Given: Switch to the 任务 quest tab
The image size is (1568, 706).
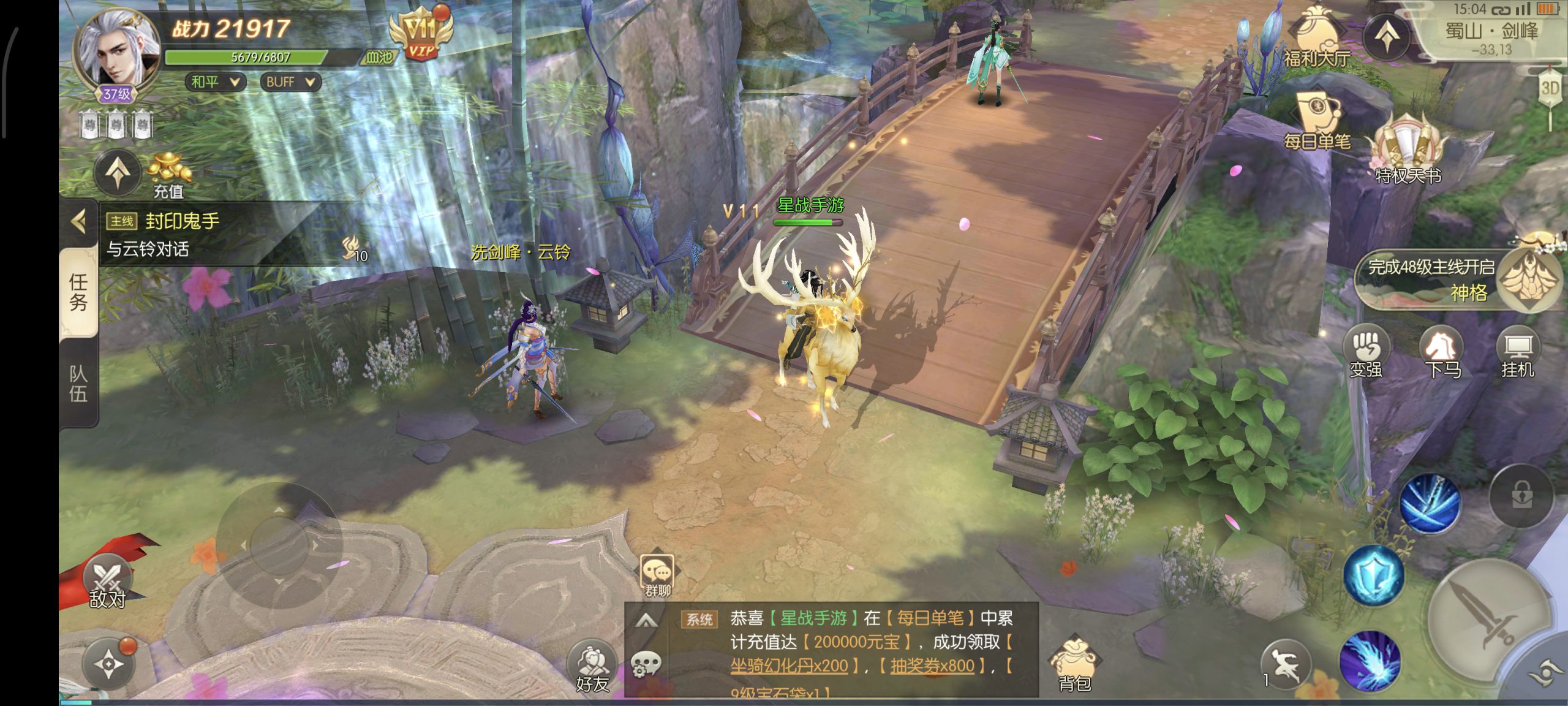Looking at the screenshot, I should [x=78, y=292].
